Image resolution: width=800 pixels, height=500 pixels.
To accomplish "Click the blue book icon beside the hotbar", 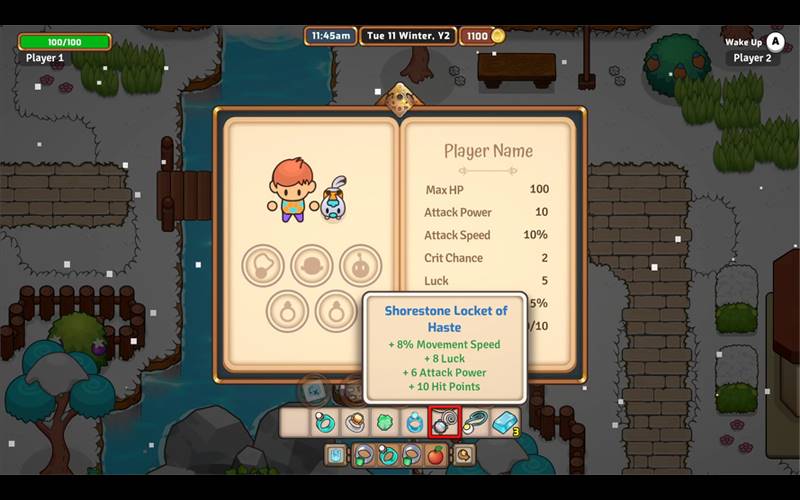I will pyautogui.click(x=338, y=456).
